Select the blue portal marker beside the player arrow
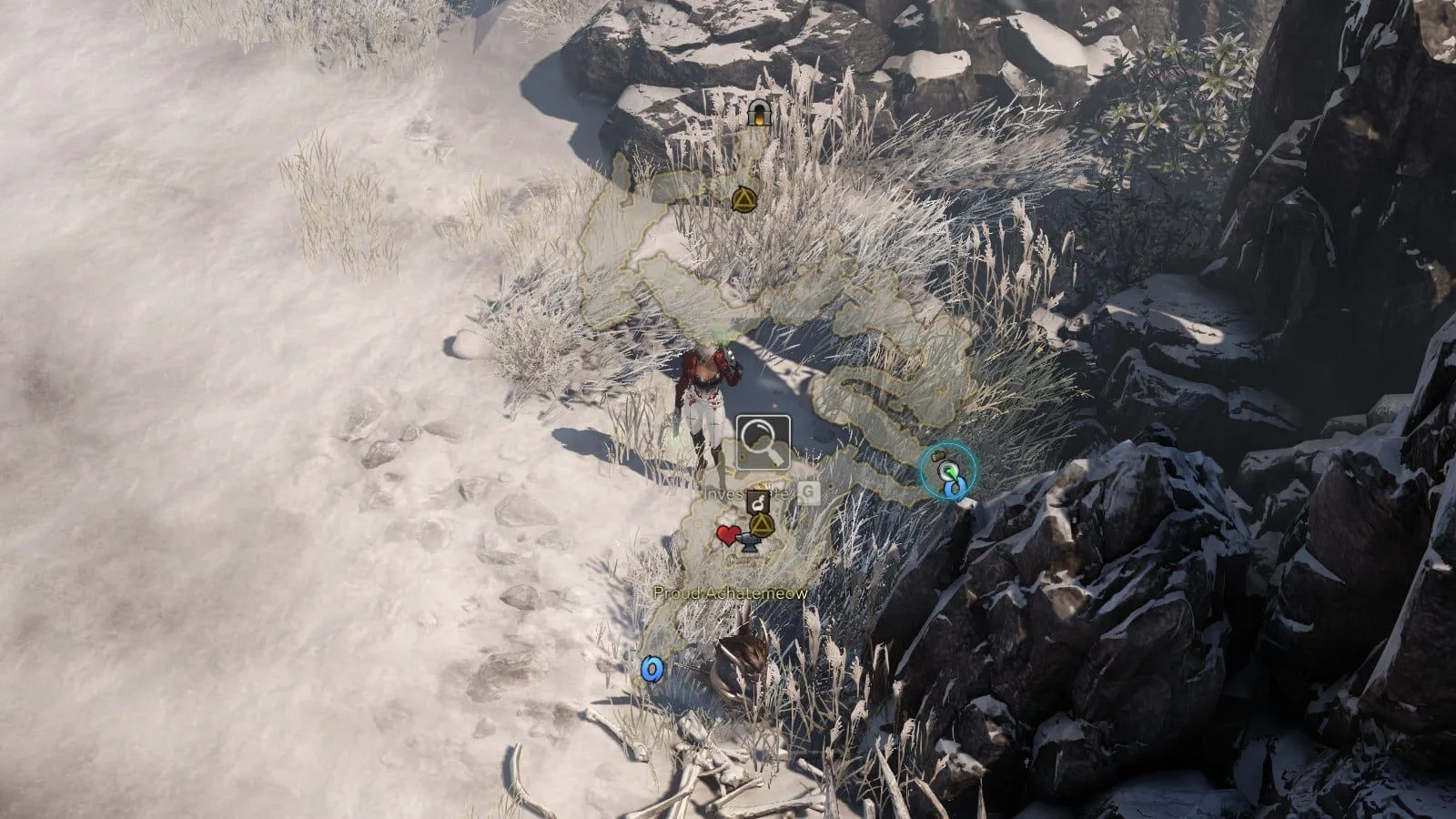The image size is (1456, 819). click(953, 490)
